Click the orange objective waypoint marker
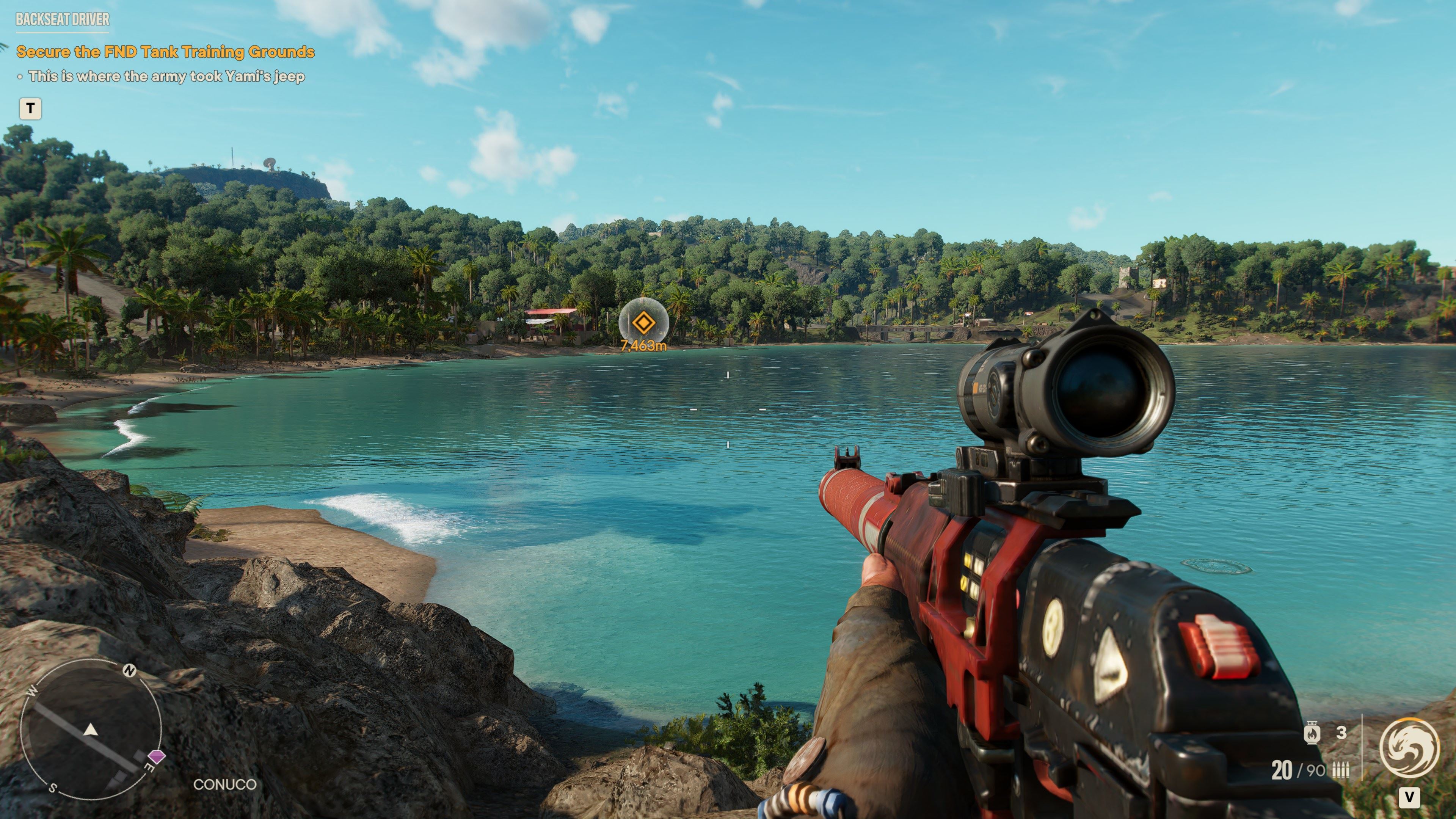This screenshot has width=1456, height=819. pyautogui.click(x=643, y=323)
